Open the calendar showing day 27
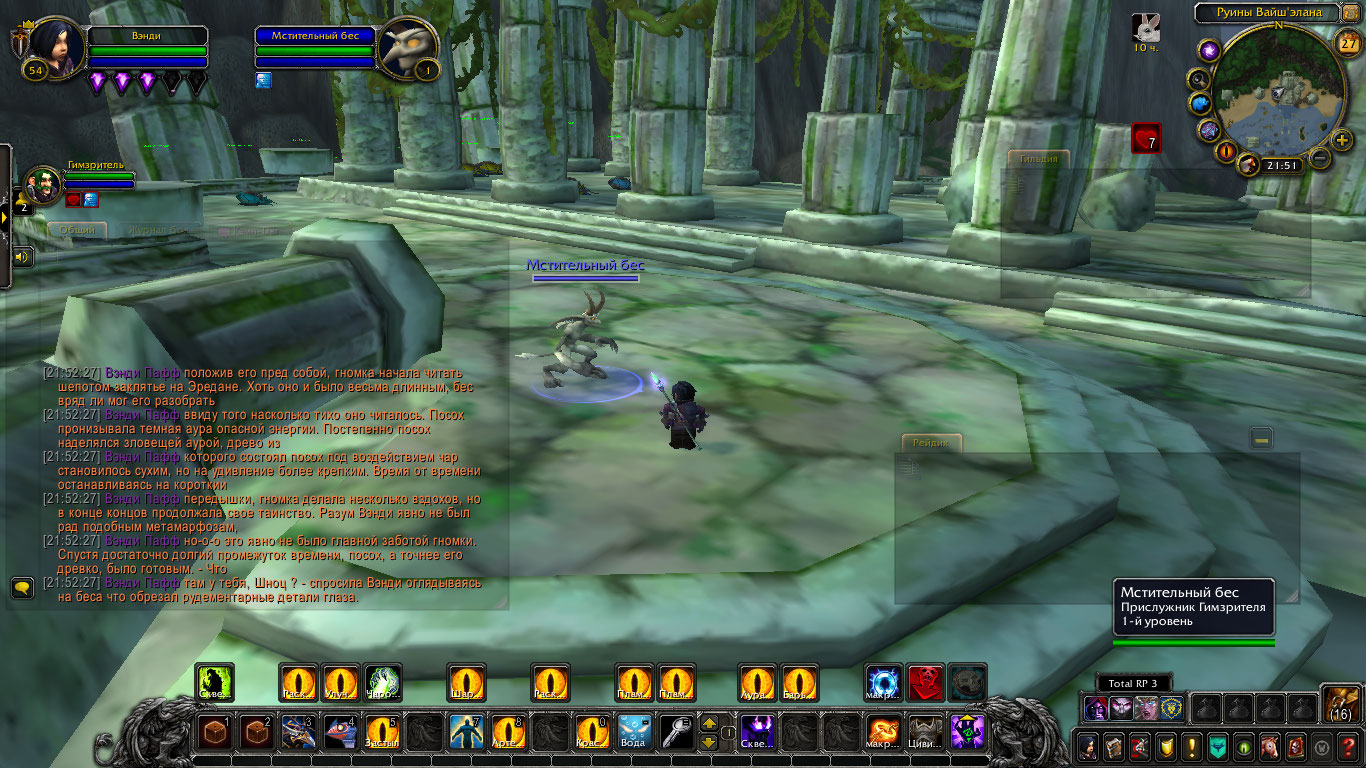The width and height of the screenshot is (1366, 768). [x=1348, y=42]
